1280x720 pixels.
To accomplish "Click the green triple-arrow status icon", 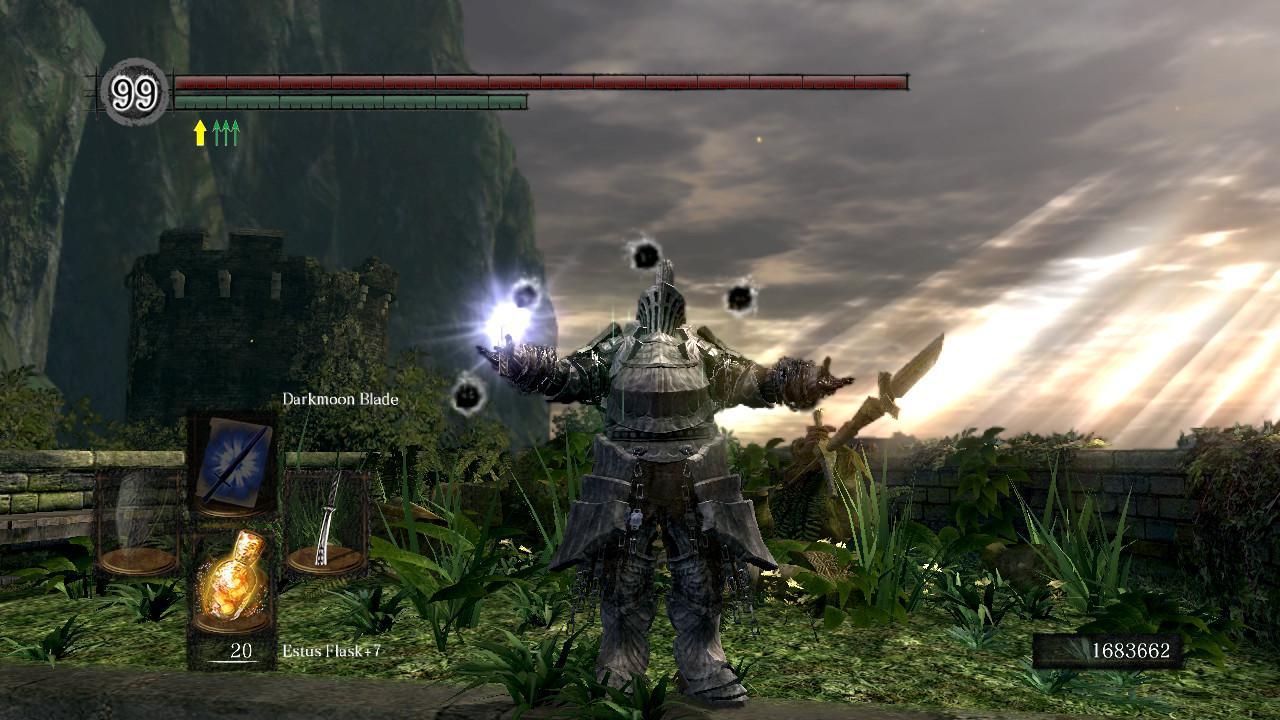I will coord(226,133).
